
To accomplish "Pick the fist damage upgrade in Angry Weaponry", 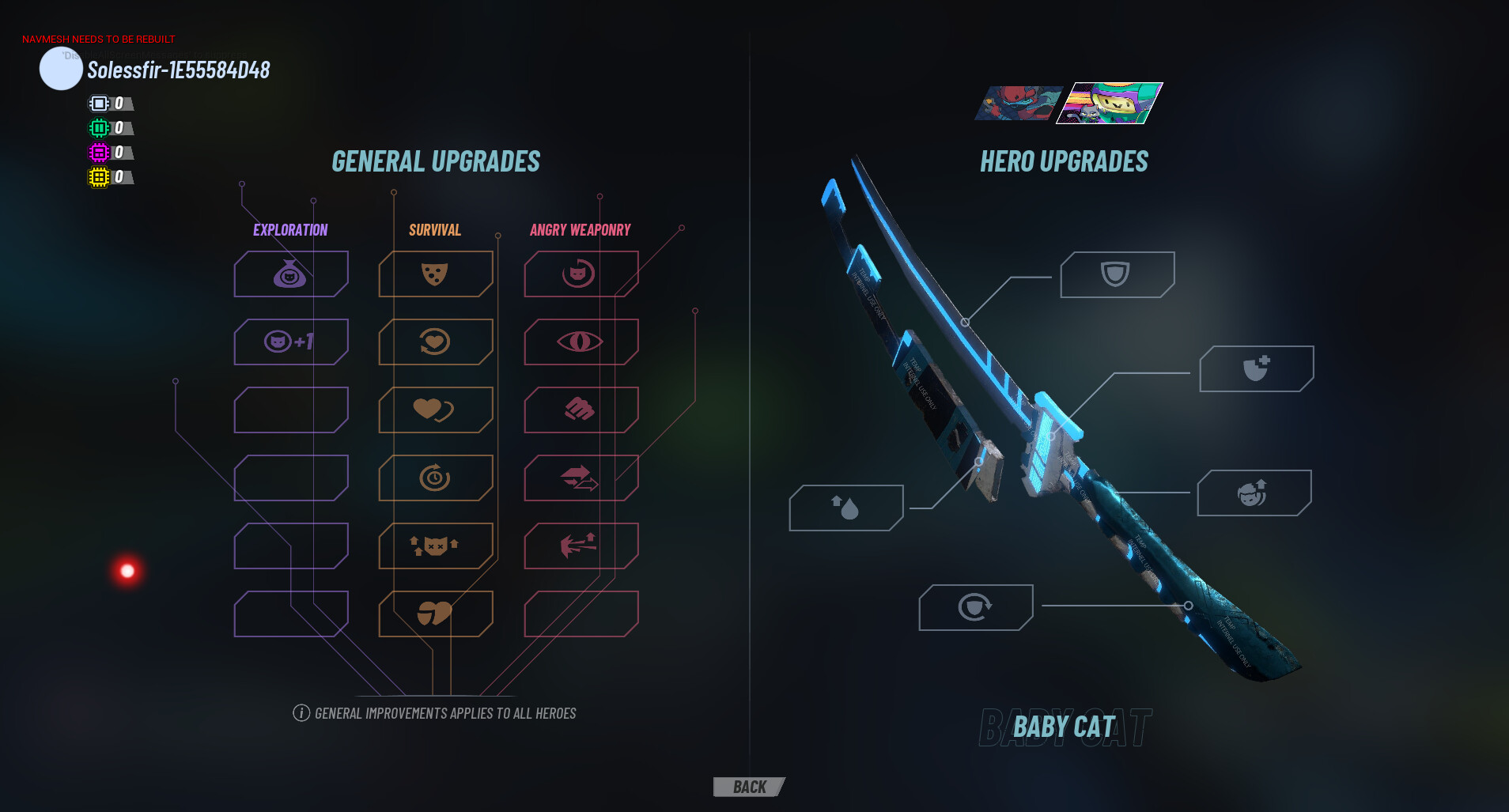I will [x=581, y=410].
